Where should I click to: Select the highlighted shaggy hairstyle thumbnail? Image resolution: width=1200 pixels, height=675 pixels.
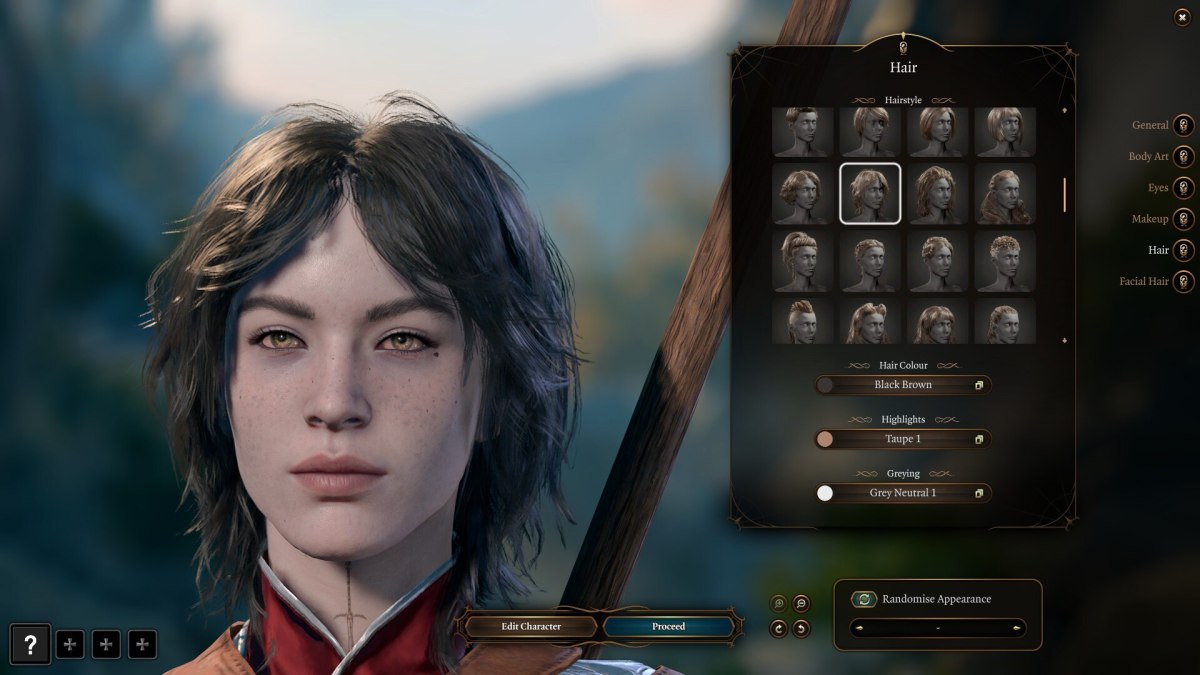[x=870, y=194]
